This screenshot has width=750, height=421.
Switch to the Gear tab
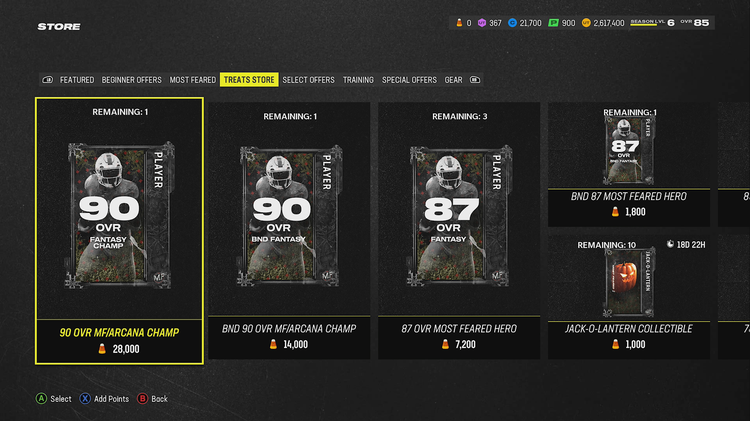pos(454,80)
